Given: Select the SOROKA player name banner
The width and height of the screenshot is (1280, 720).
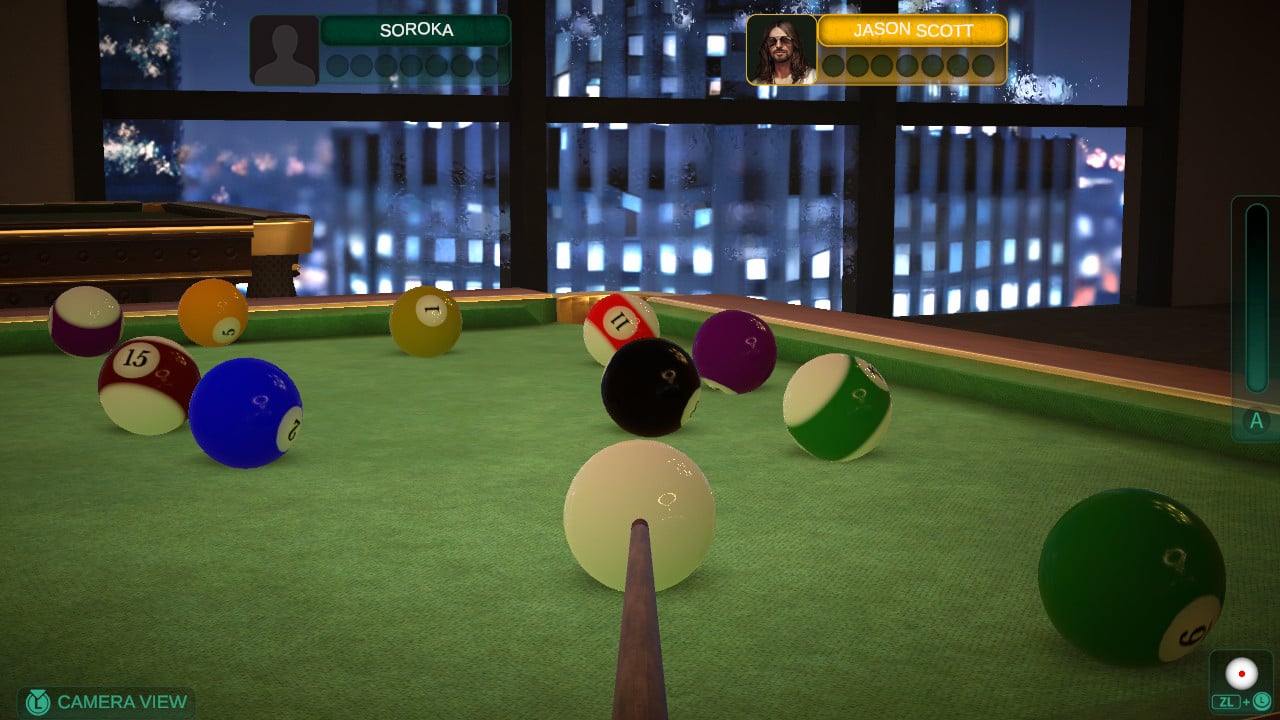Looking at the screenshot, I should [416, 30].
